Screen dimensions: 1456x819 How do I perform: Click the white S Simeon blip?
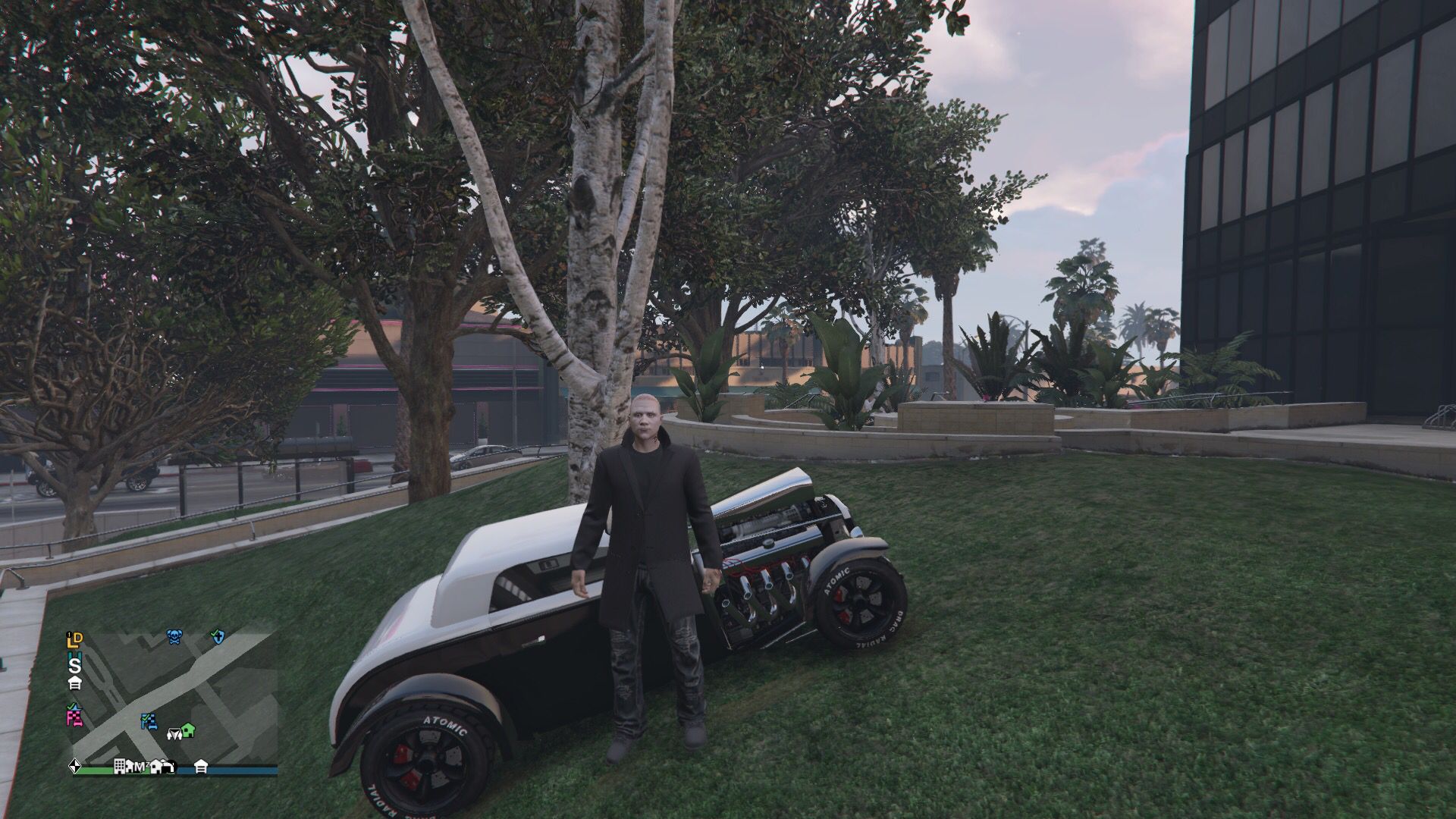click(74, 667)
